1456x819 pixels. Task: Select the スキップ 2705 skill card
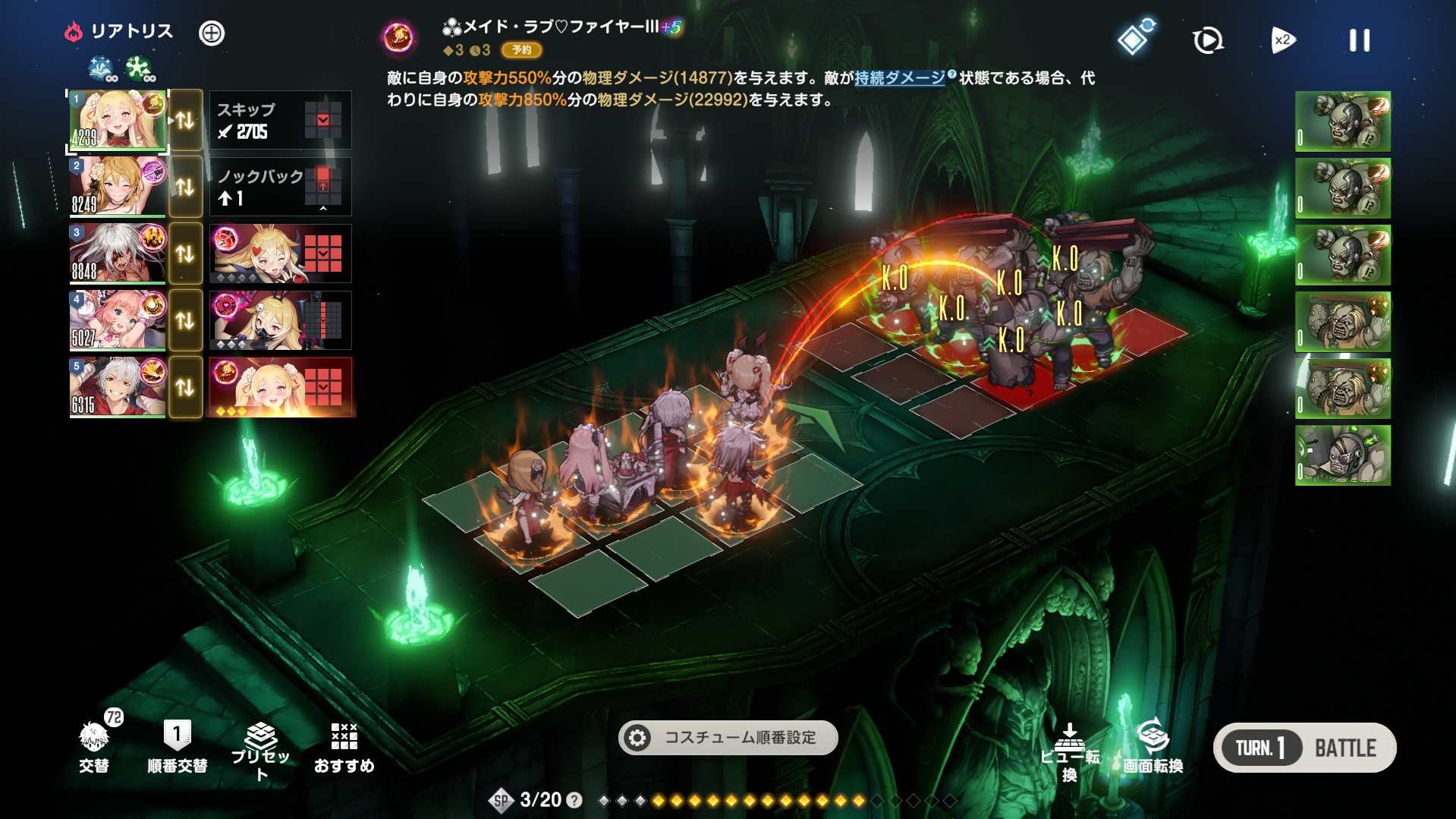(x=280, y=120)
